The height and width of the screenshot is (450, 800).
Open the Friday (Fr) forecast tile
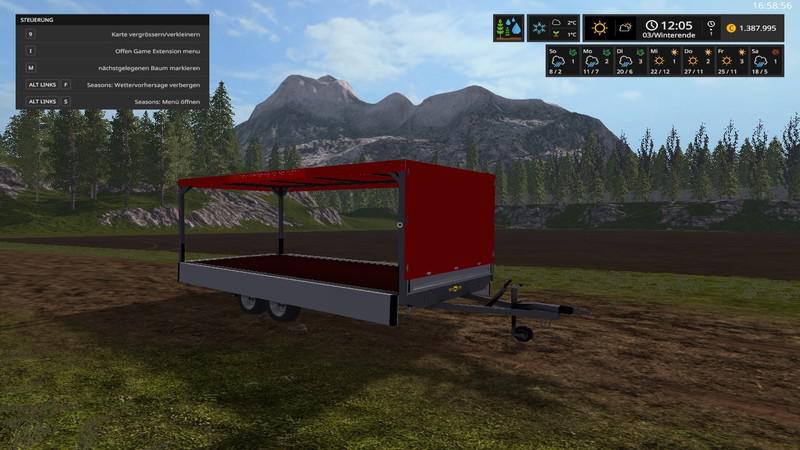(728, 60)
